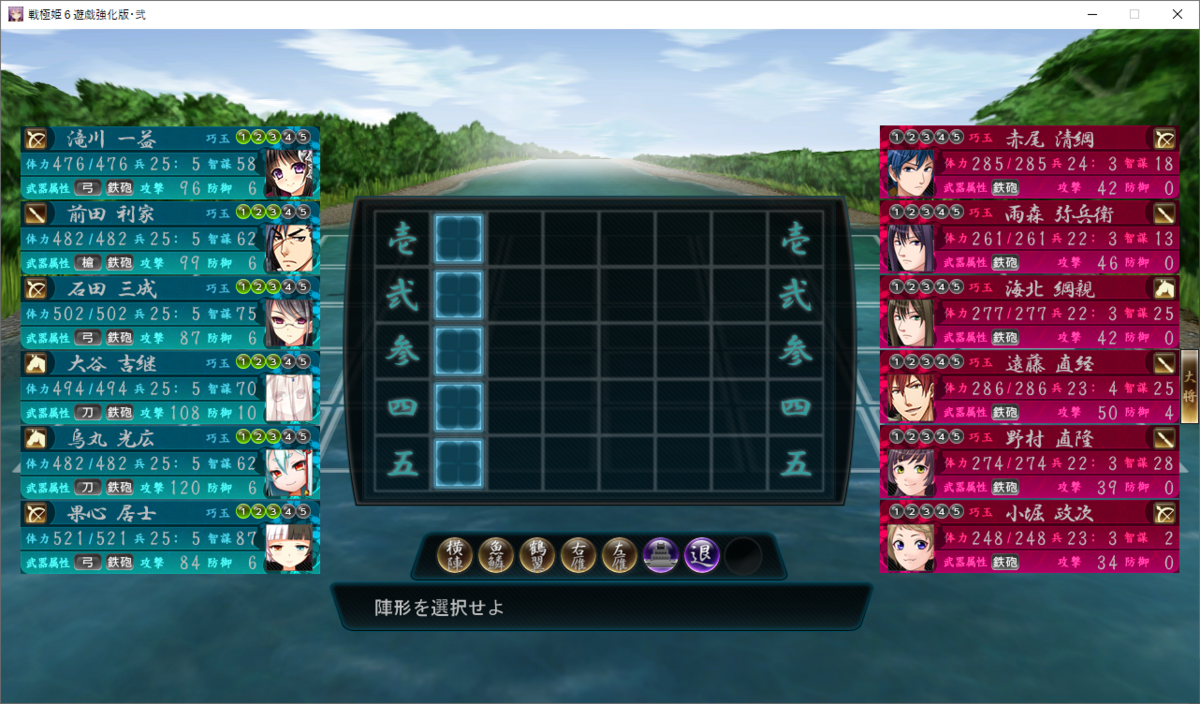The image size is (1200, 704).
Task: Minimize the game window
Action: (x=1089, y=14)
